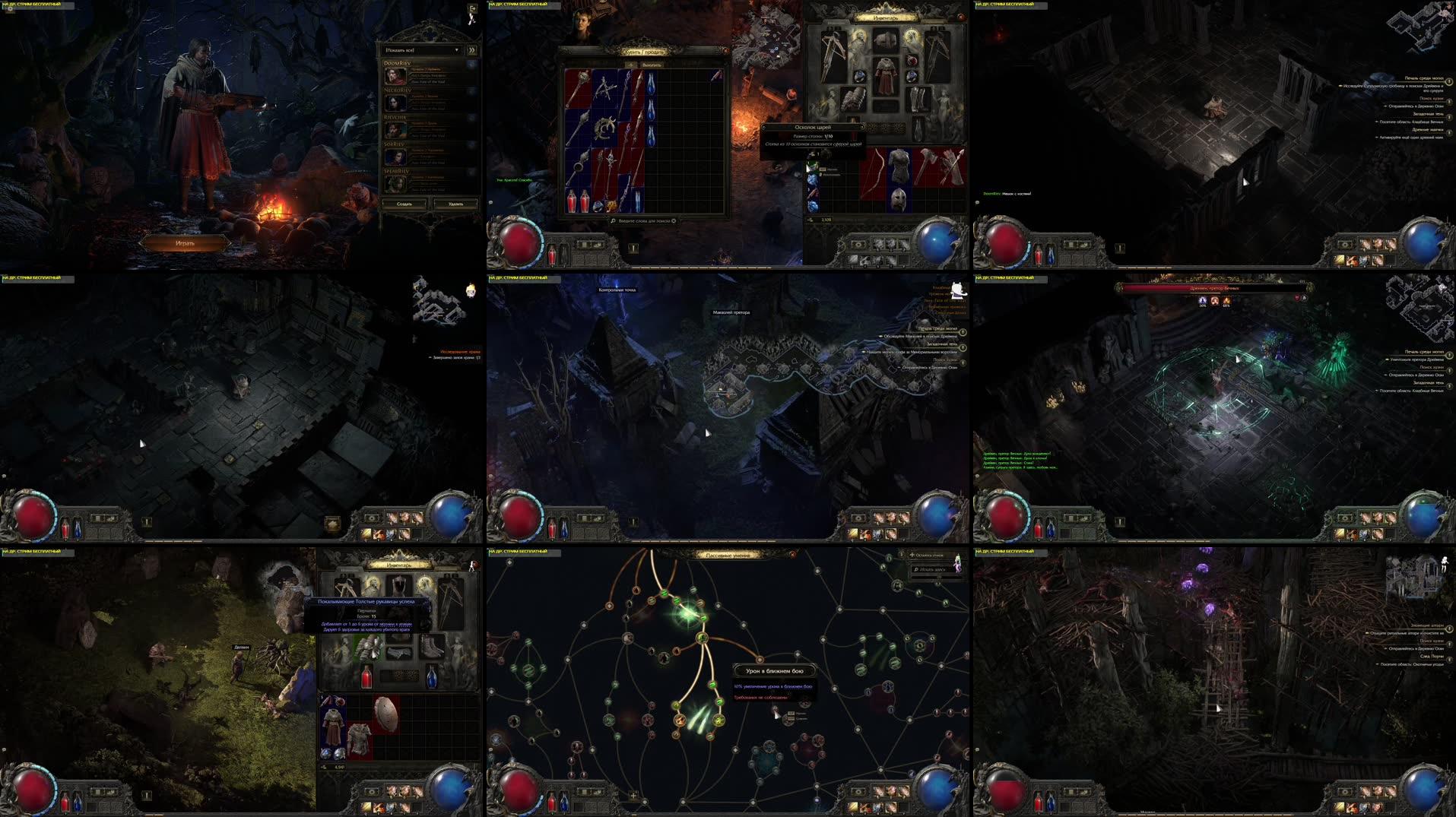Click Создать to make a new character
1456x817 pixels.
tap(403, 204)
